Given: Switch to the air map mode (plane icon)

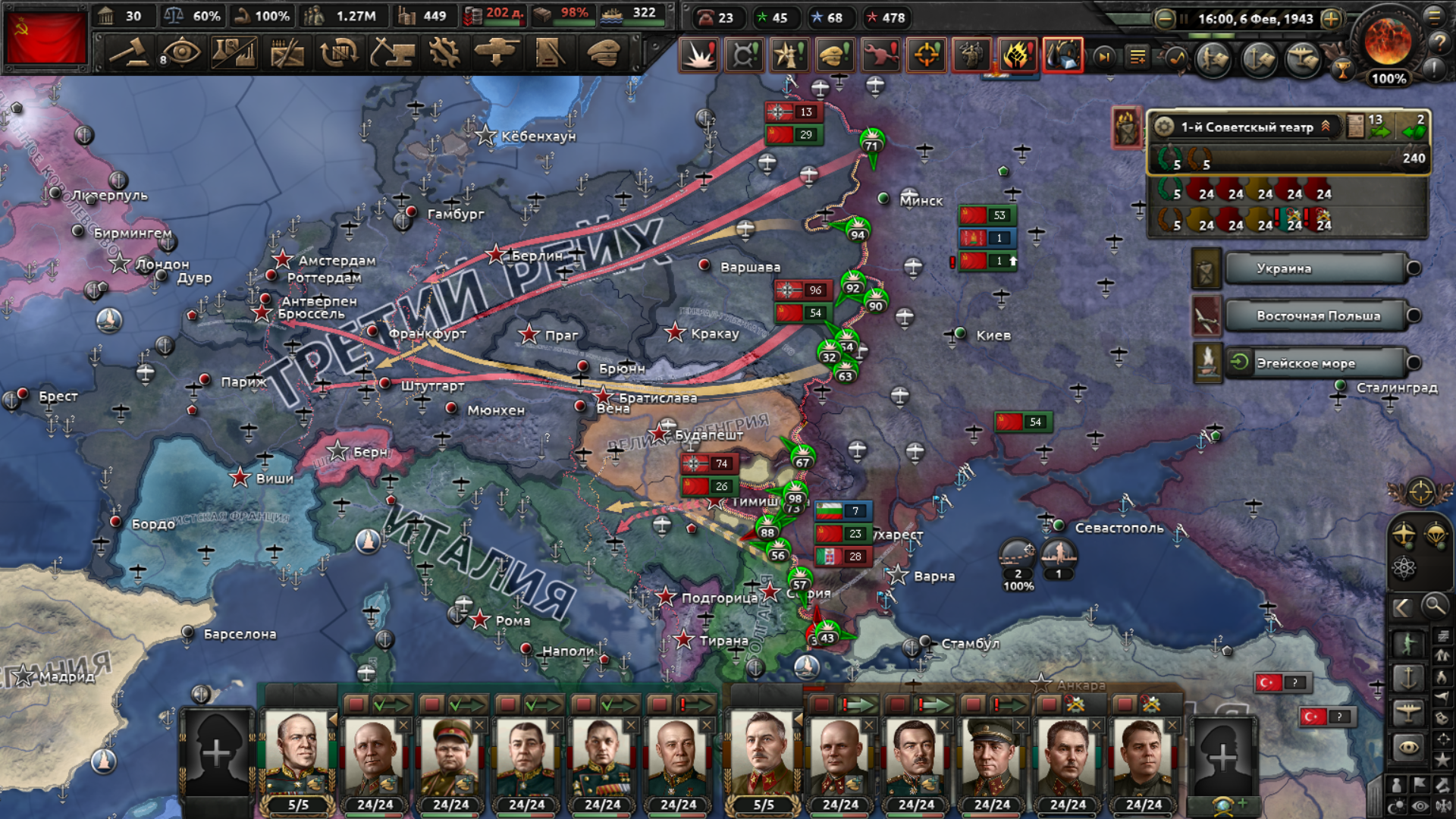Looking at the screenshot, I should click(1408, 711).
